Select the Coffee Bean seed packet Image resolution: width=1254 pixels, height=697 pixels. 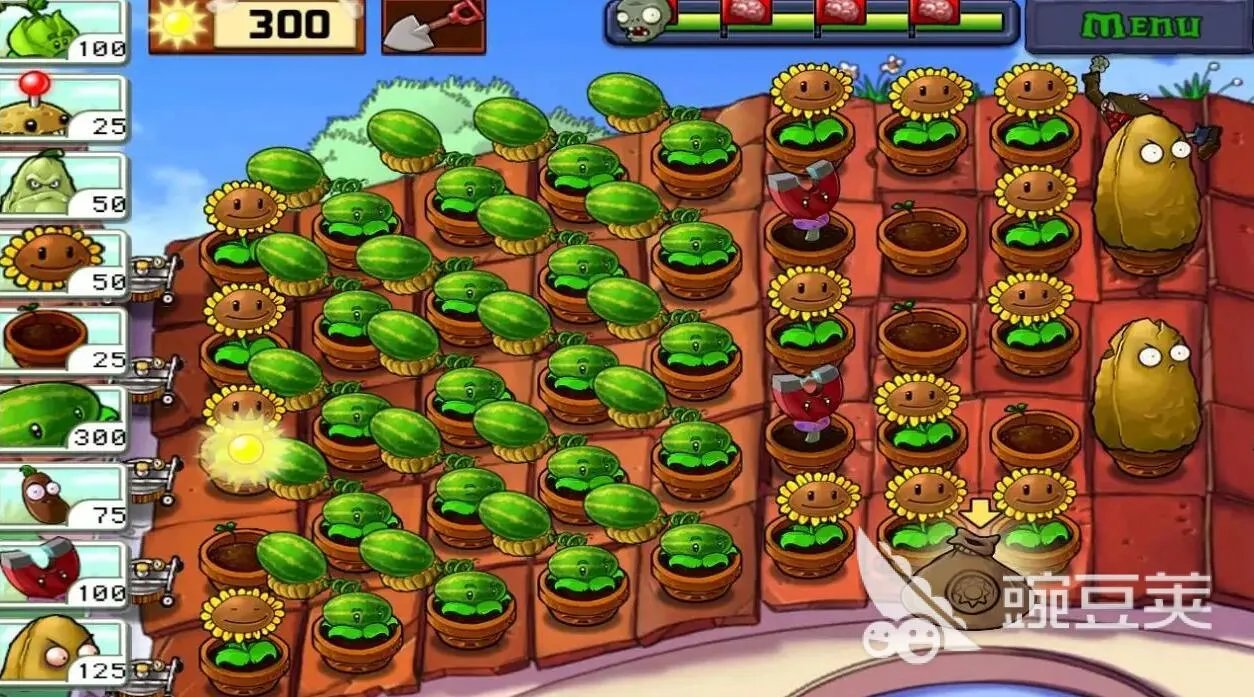coord(62,496)
